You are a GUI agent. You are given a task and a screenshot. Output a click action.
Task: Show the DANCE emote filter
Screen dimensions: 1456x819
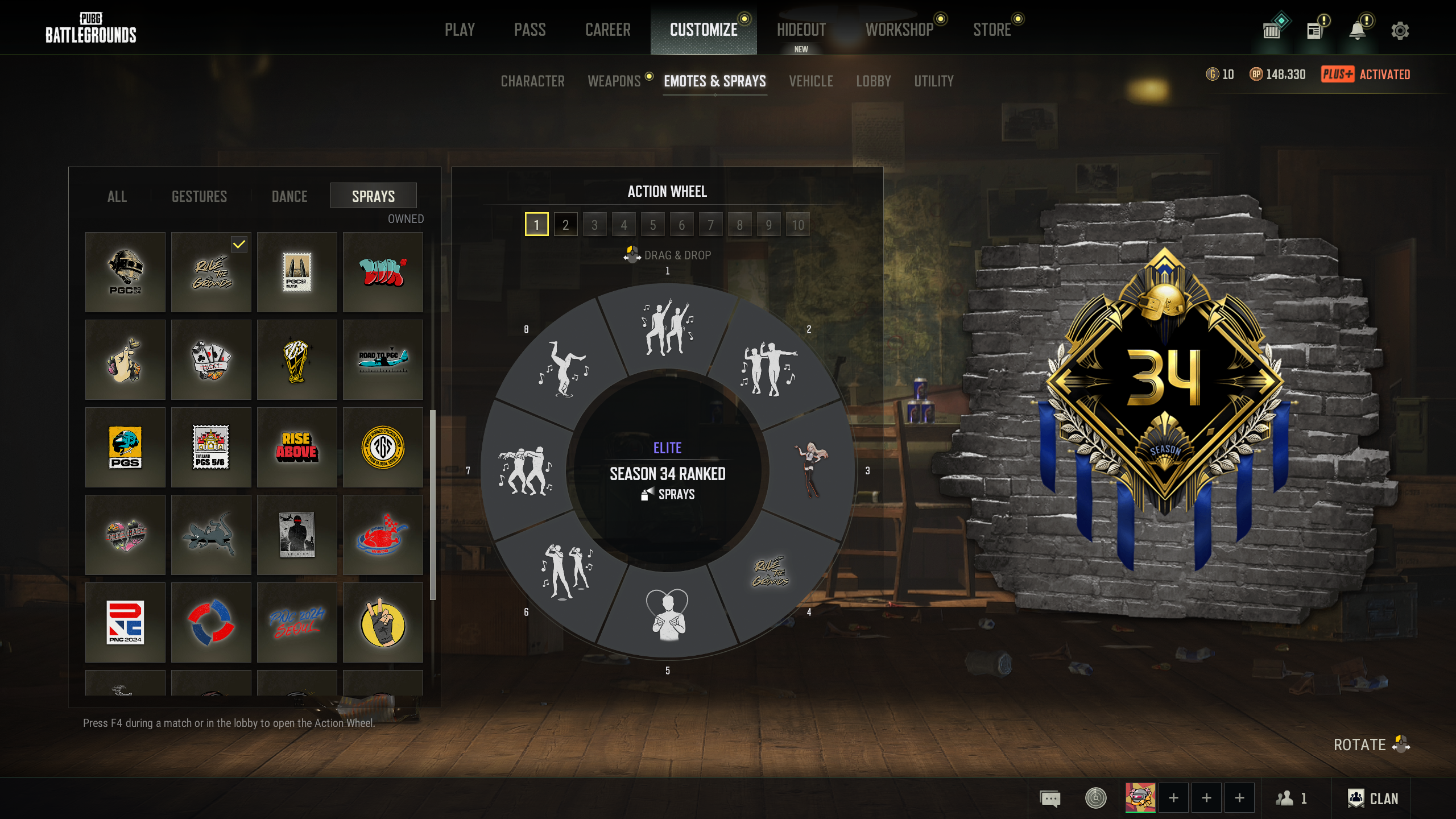click(x=289, y=196)
